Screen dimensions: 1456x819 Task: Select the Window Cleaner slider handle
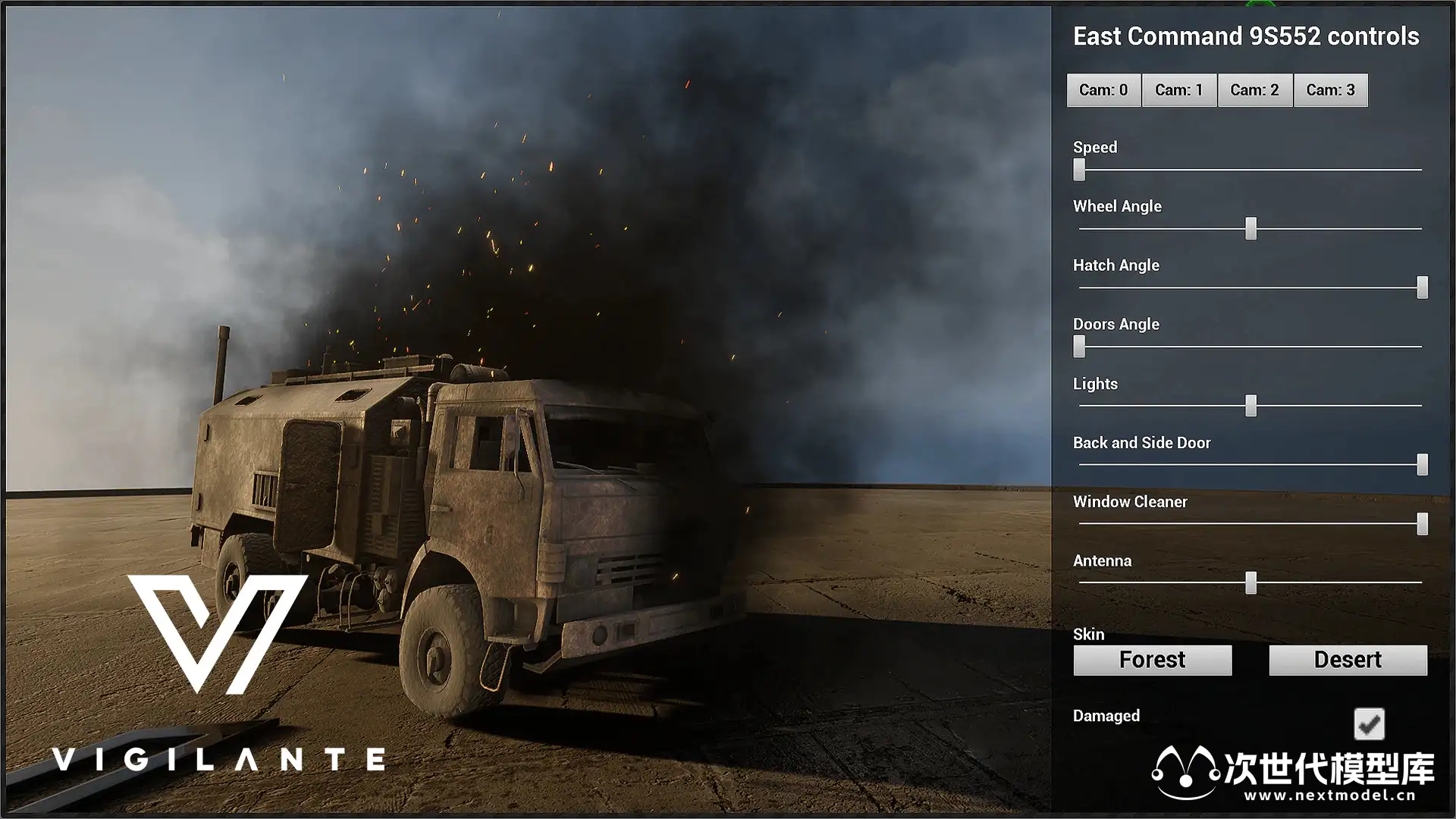[x=1423, y=524]
